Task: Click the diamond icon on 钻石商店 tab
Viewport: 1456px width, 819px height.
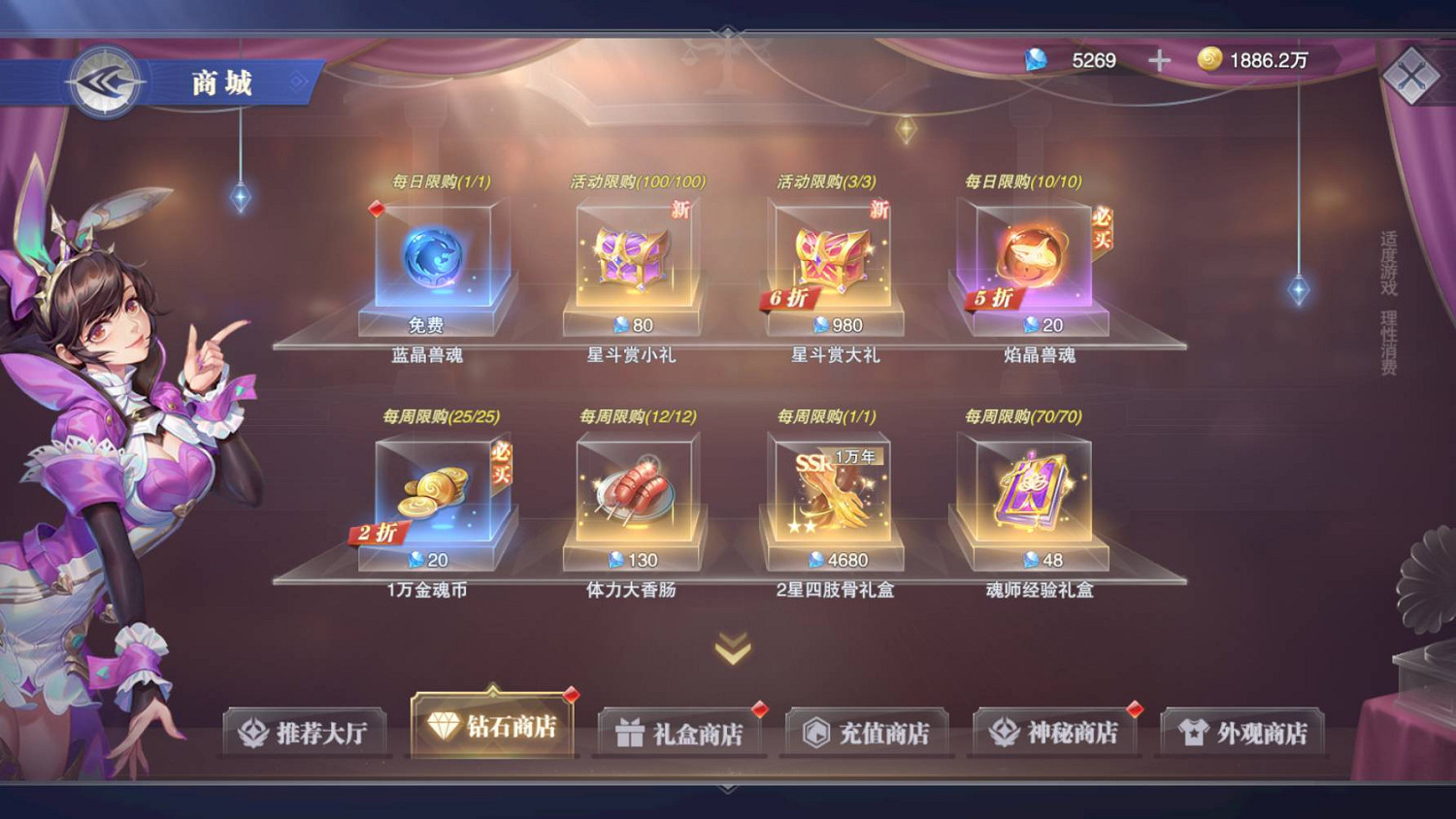Action: [445, 725]
